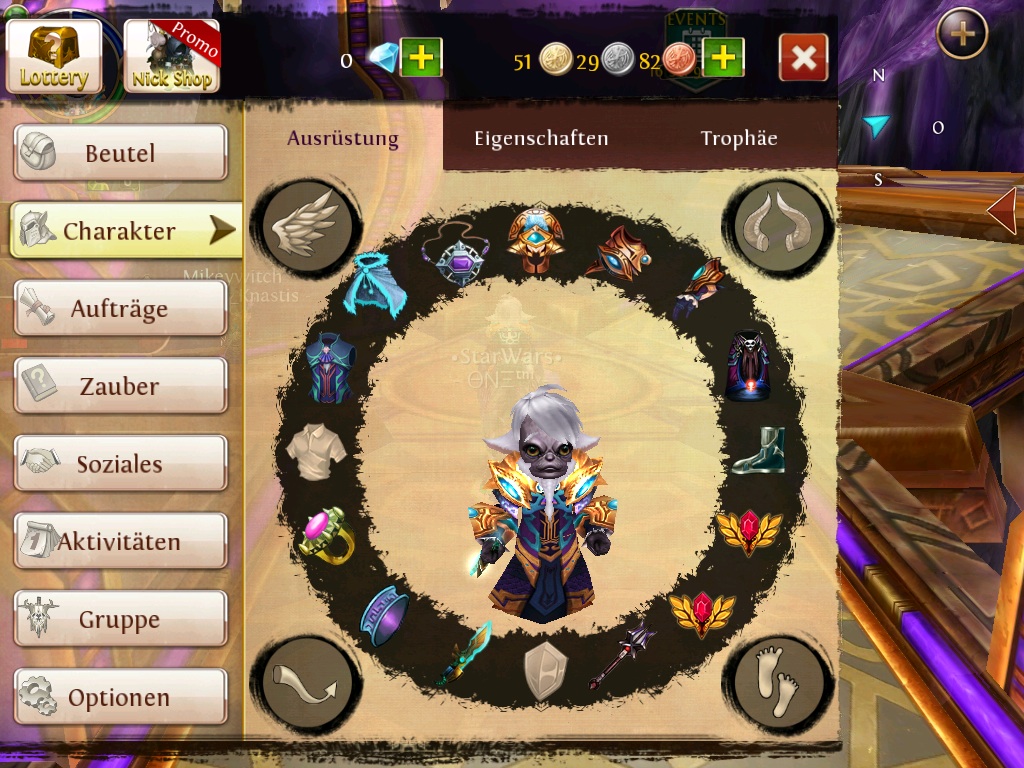
Task: Switch to the Trophäe tab
Action: (x=739, y=139)
